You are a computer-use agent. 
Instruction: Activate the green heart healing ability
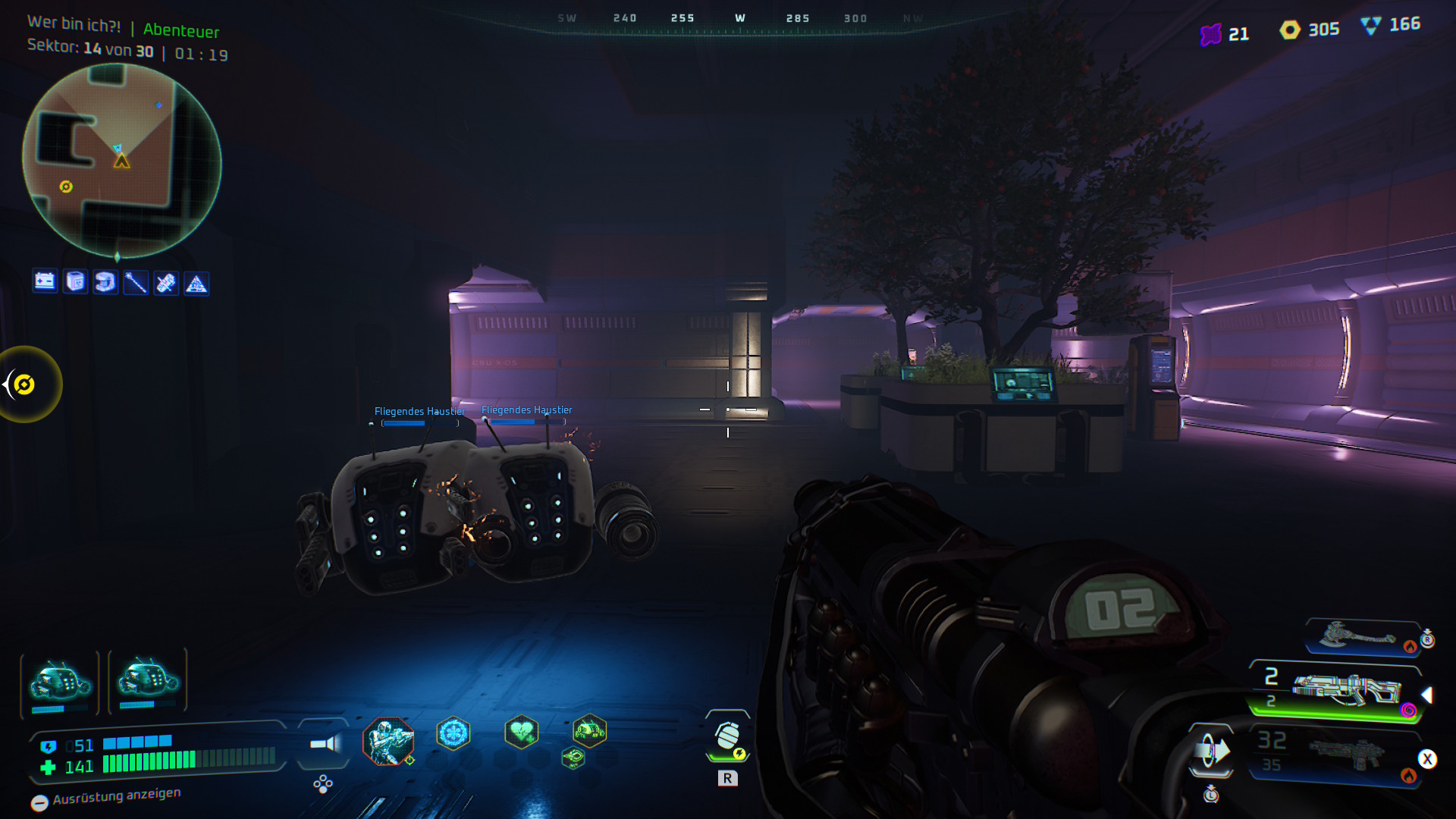pyautogui.click(x=521, y=733)
